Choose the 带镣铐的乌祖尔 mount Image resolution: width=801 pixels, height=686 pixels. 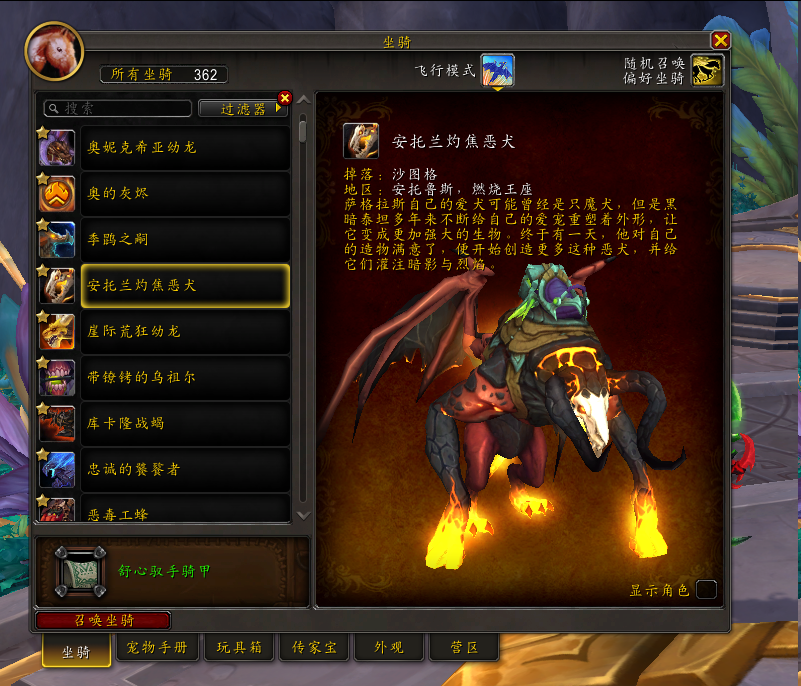point(165,377)
